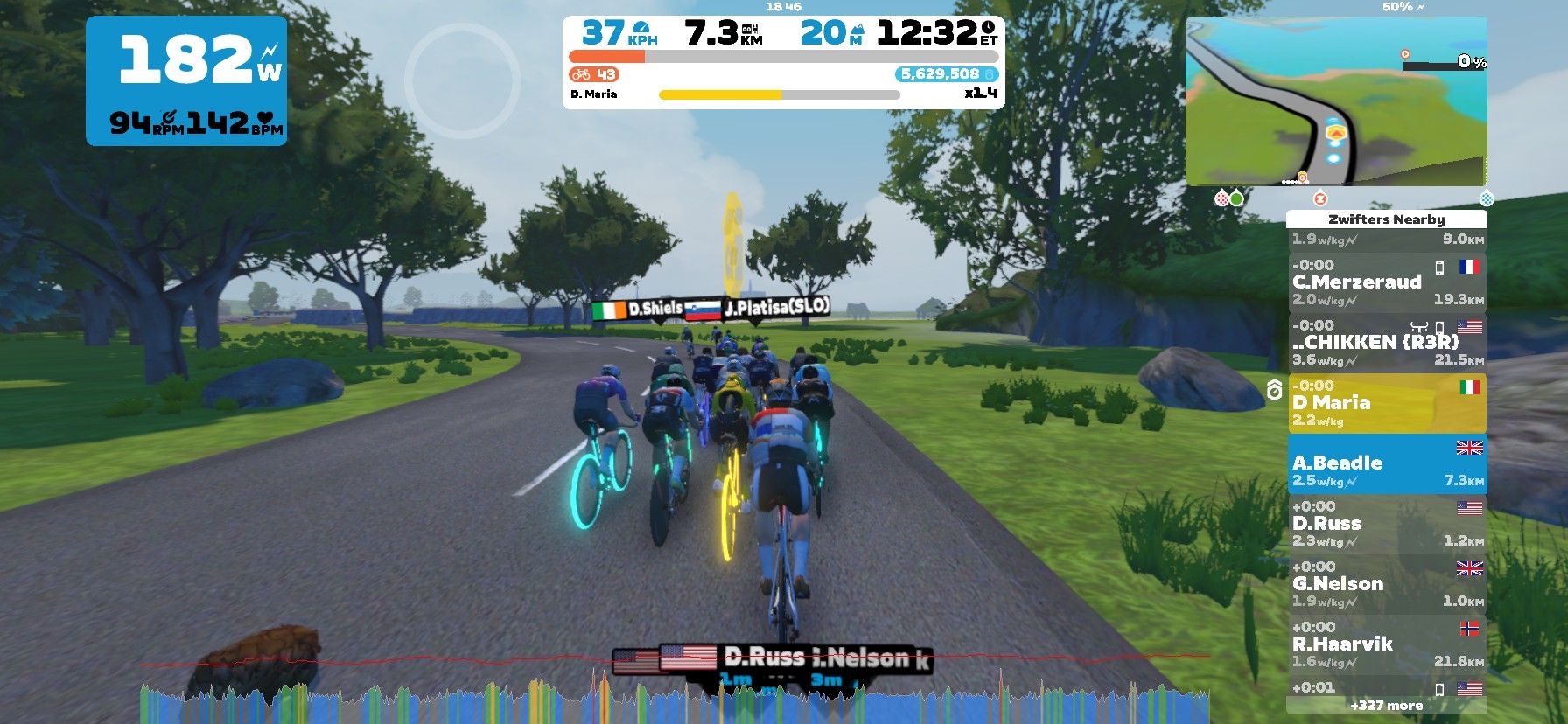Click D. Maria's yellow XP progress bar
Screen dimensions: 1568x724
[x=720, y=93]
